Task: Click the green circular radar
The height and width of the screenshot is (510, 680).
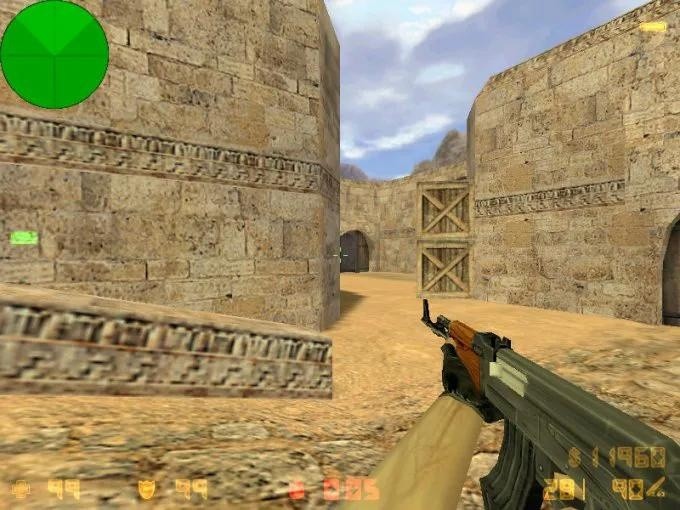Action: tap(54, 54)
